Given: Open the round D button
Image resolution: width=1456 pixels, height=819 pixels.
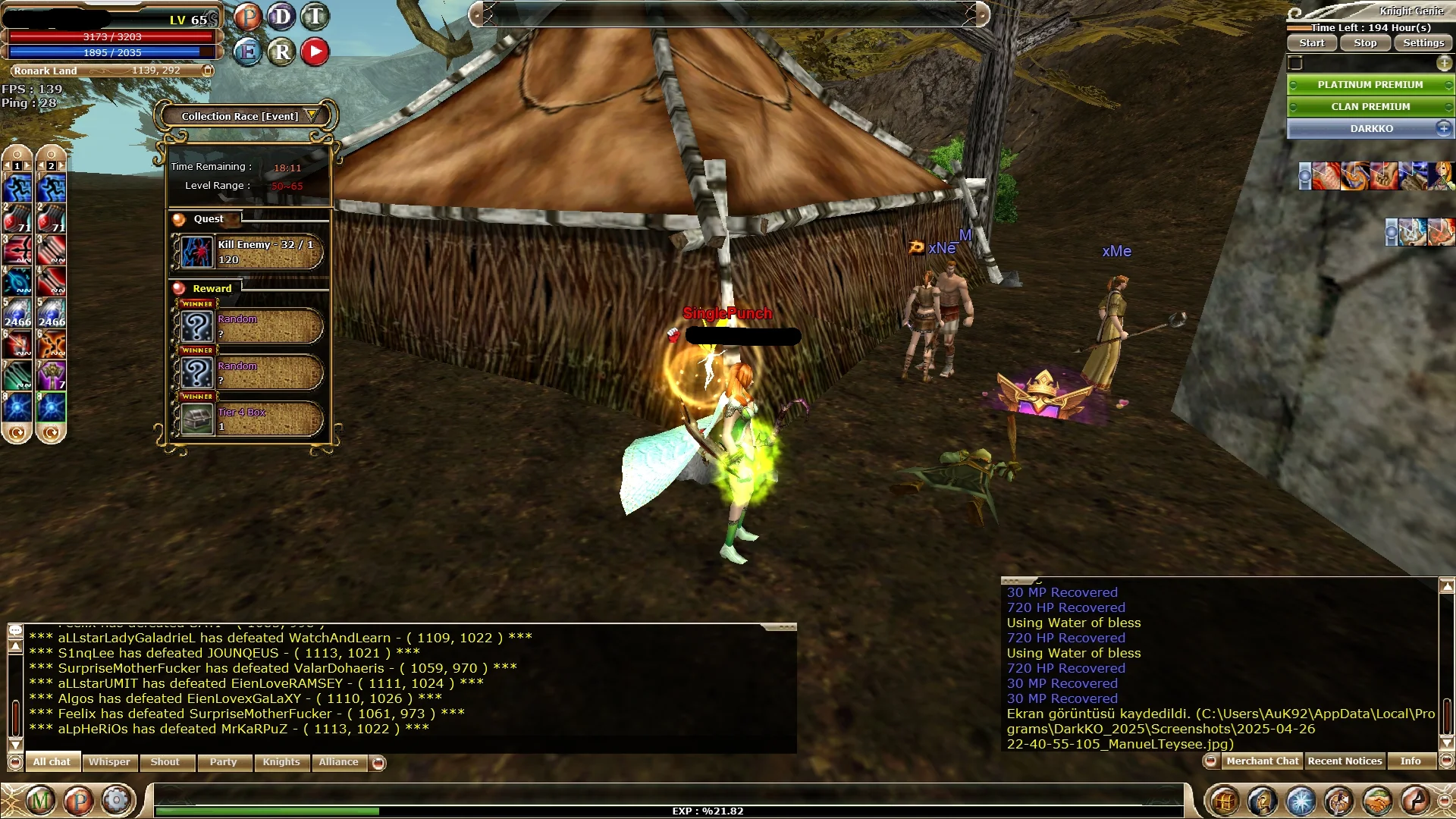Looking at the screenshot, I should pos(281,16).
